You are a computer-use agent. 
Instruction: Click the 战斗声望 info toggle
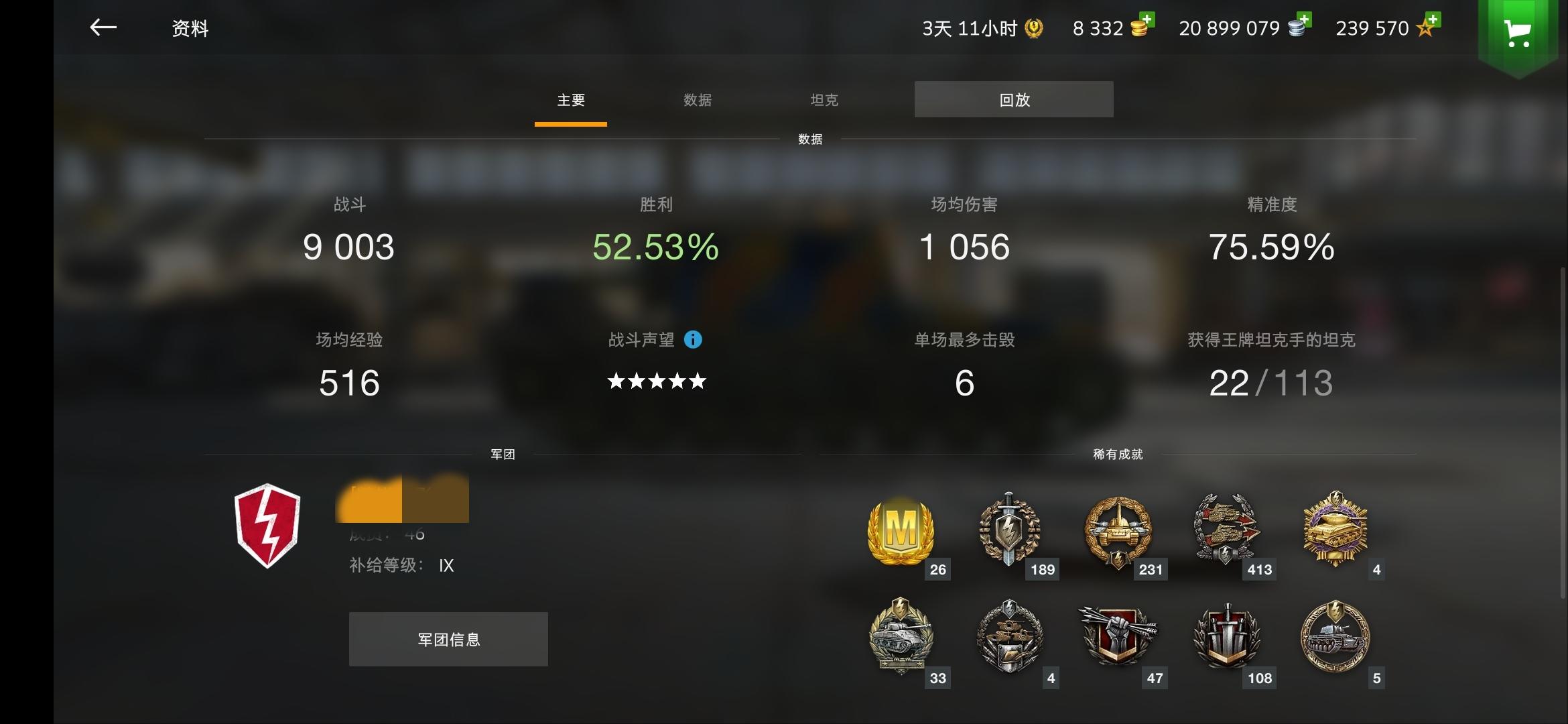coord(694,340)
